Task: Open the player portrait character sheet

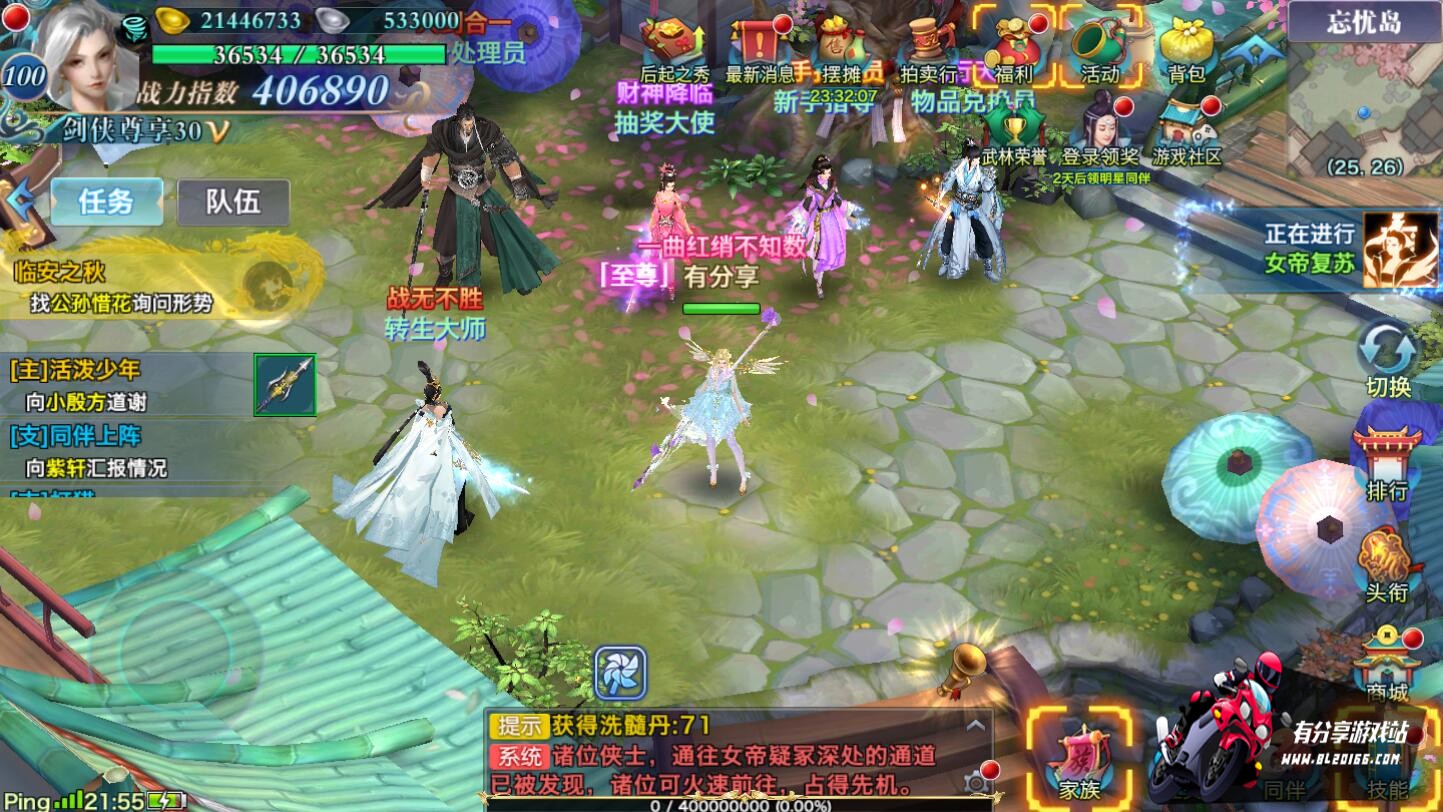Action: click(x=90, y=55)
